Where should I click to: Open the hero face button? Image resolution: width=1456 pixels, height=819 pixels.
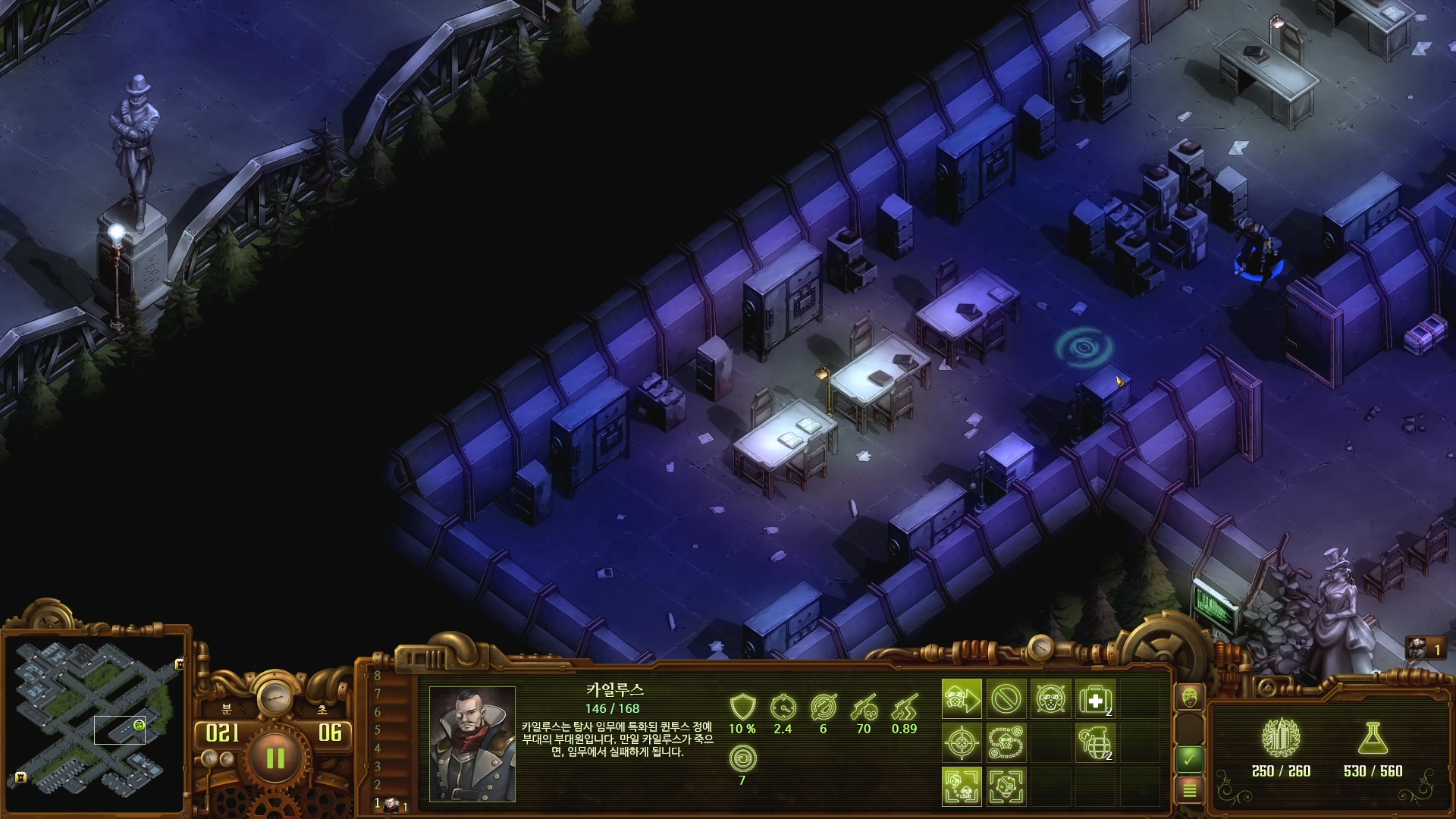pyautogui.click(x=1190, y=697)
